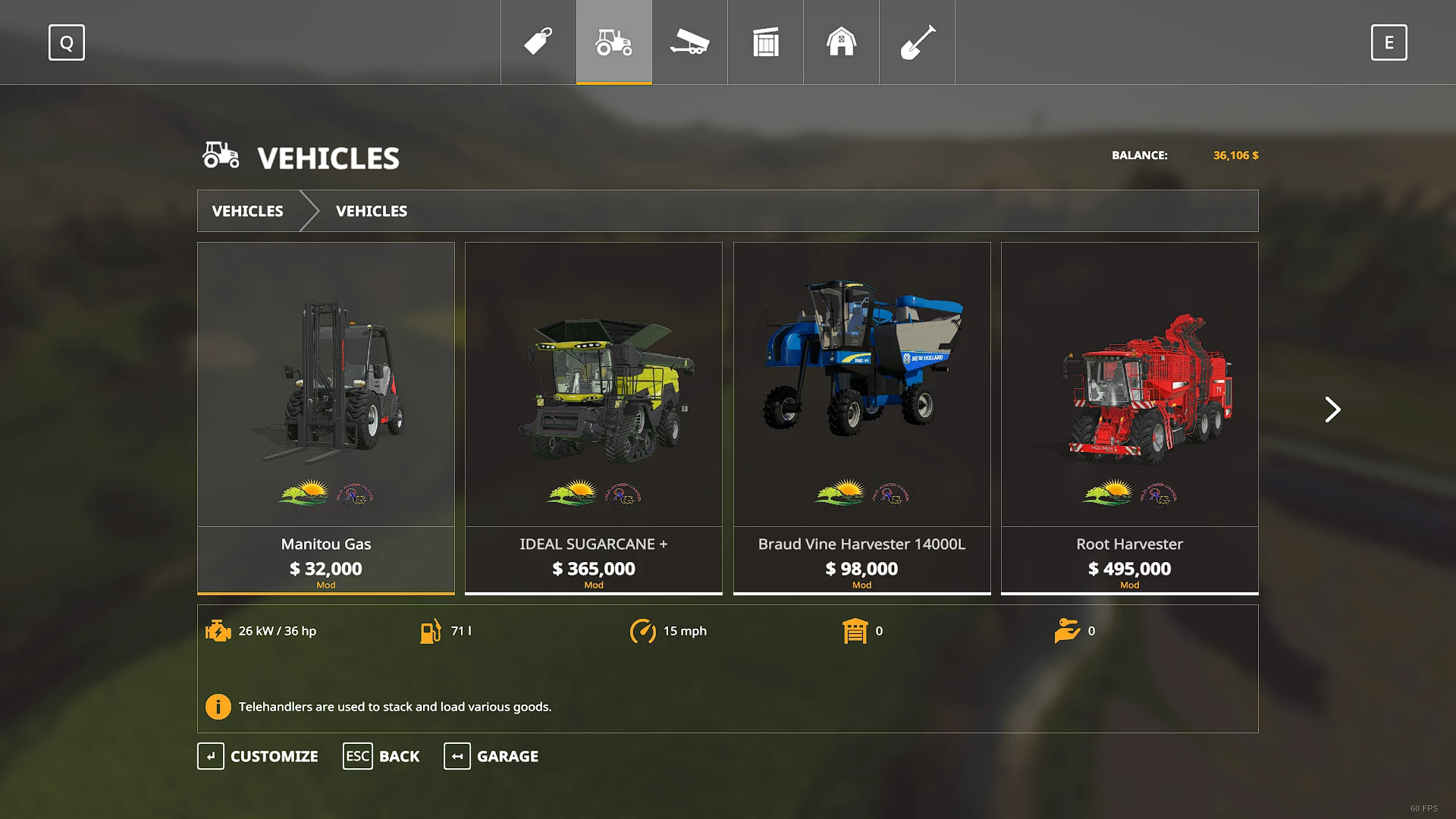This screenshot has width=1456, height=819.
Task: Open the barn placeables tab
Action: (841, 42)
